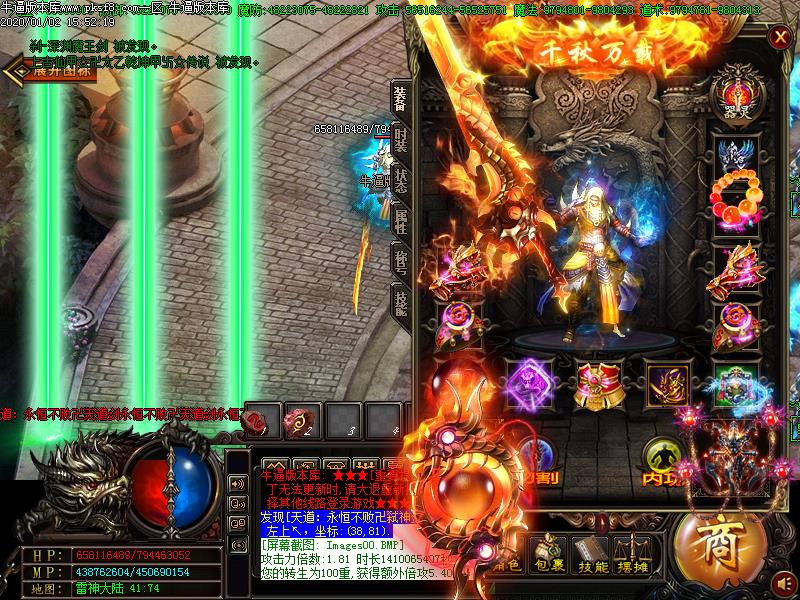Image resolution: width=800 pixels, height=600 pixels.
Task: Choose the golden armored figure slot
Action: click(667, 383)
